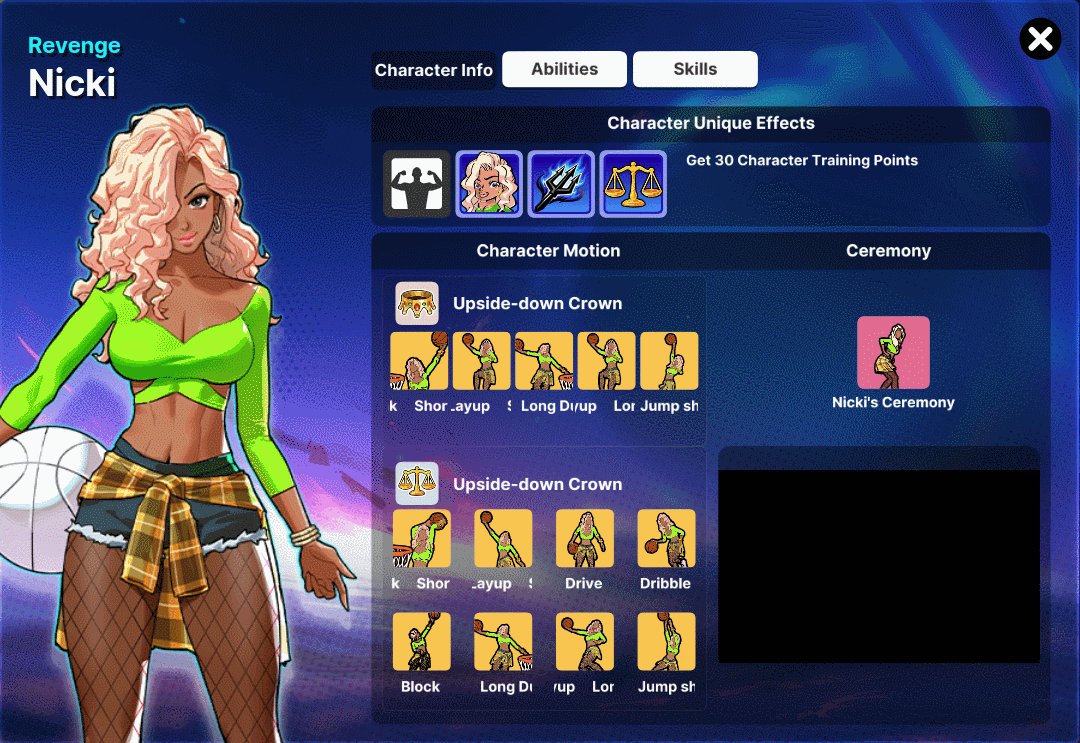The height and width of the screenshot is (743, 1080).
Task: Select the Character Info tab
Action: coord(434,70)
